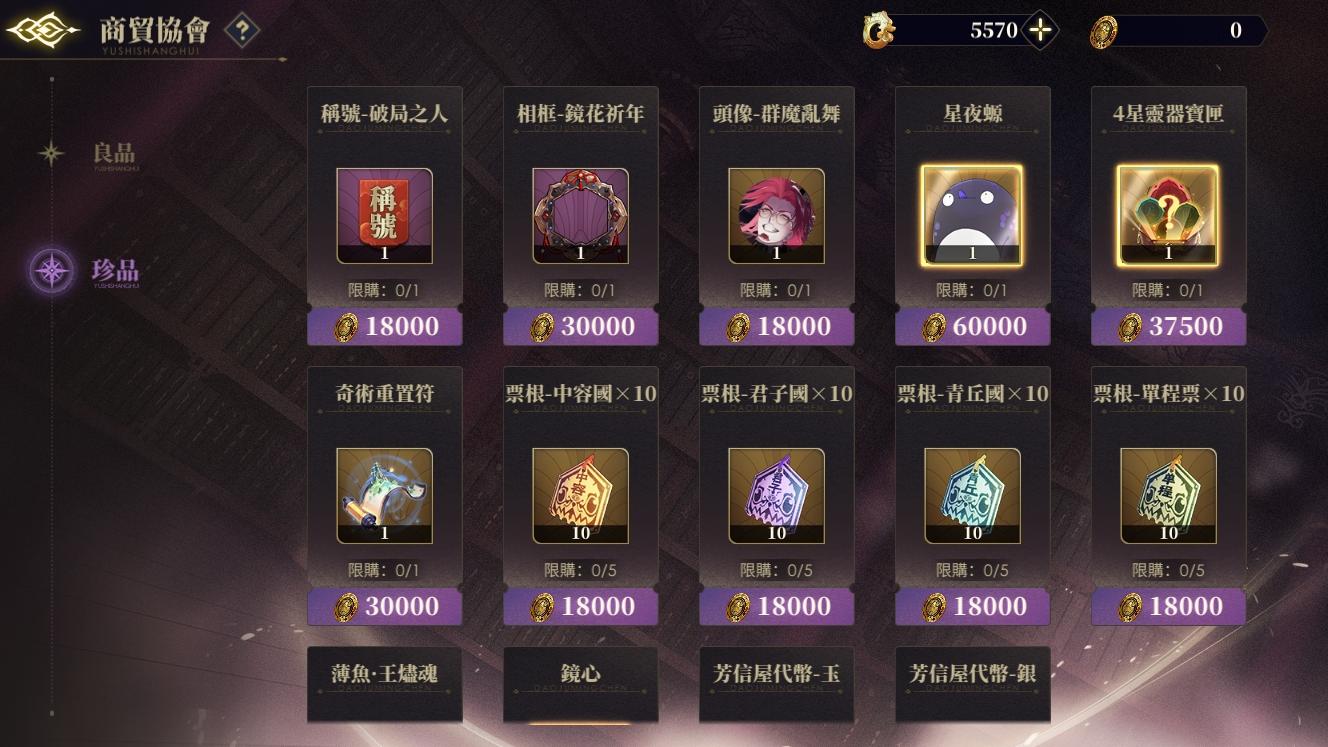Click the 票根-青丘國×10 ticket image
Image resolution: width=1328 pixels, height=747 pixels.
click(972, 495)
